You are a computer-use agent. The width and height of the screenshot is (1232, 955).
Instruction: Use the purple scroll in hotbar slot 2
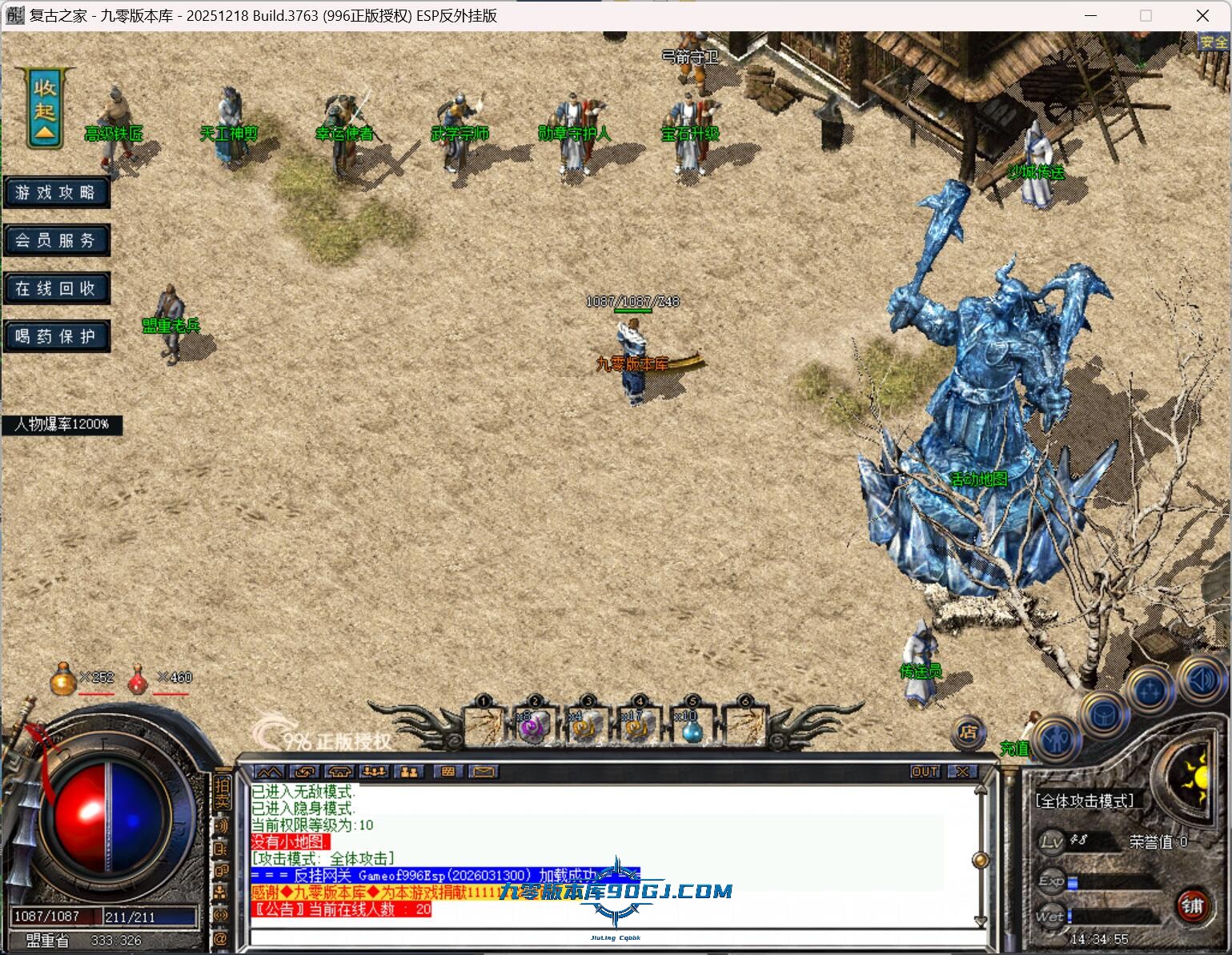(x=534, y=726)
